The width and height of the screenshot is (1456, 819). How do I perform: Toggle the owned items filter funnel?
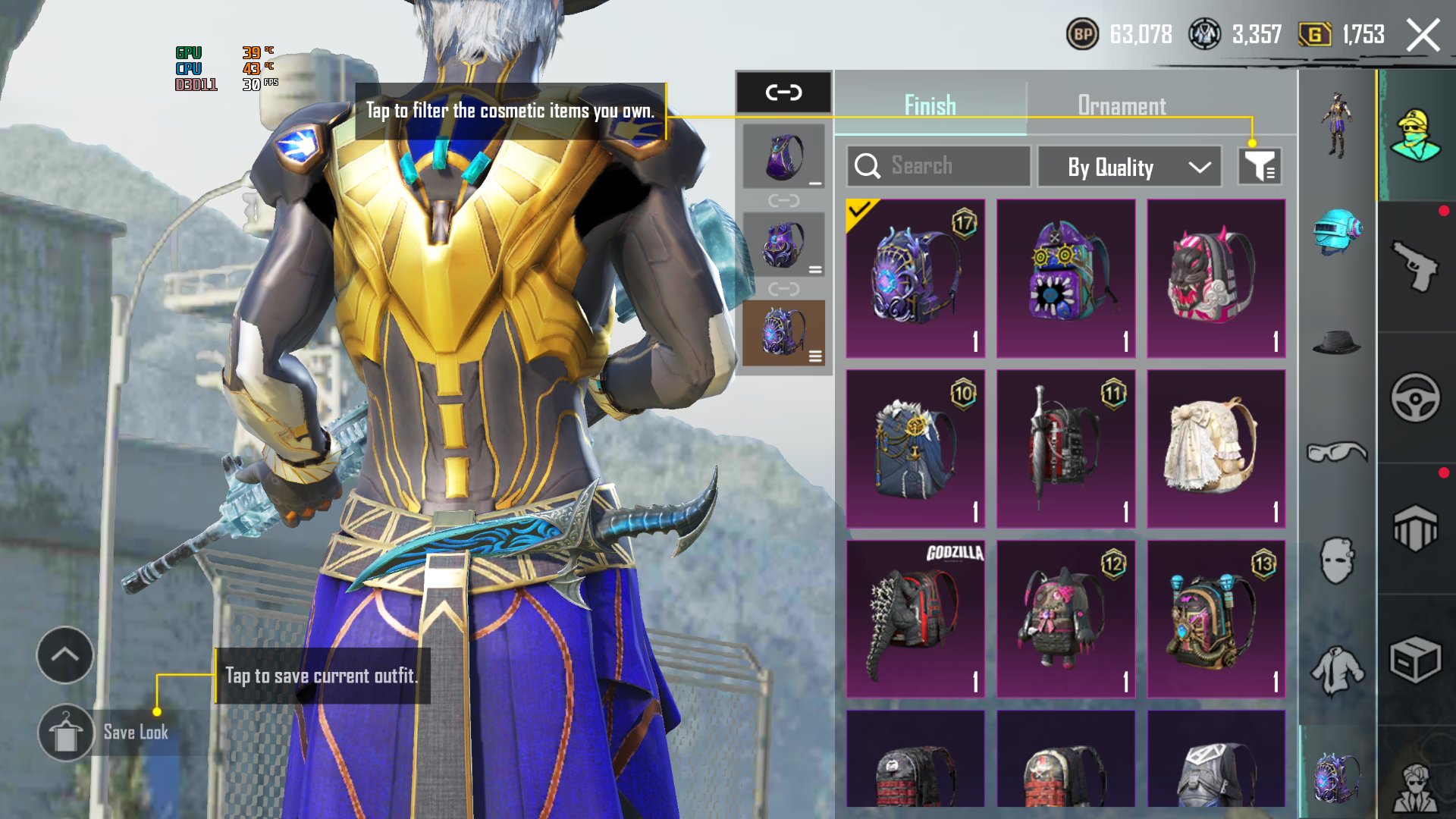point(1260,167)
